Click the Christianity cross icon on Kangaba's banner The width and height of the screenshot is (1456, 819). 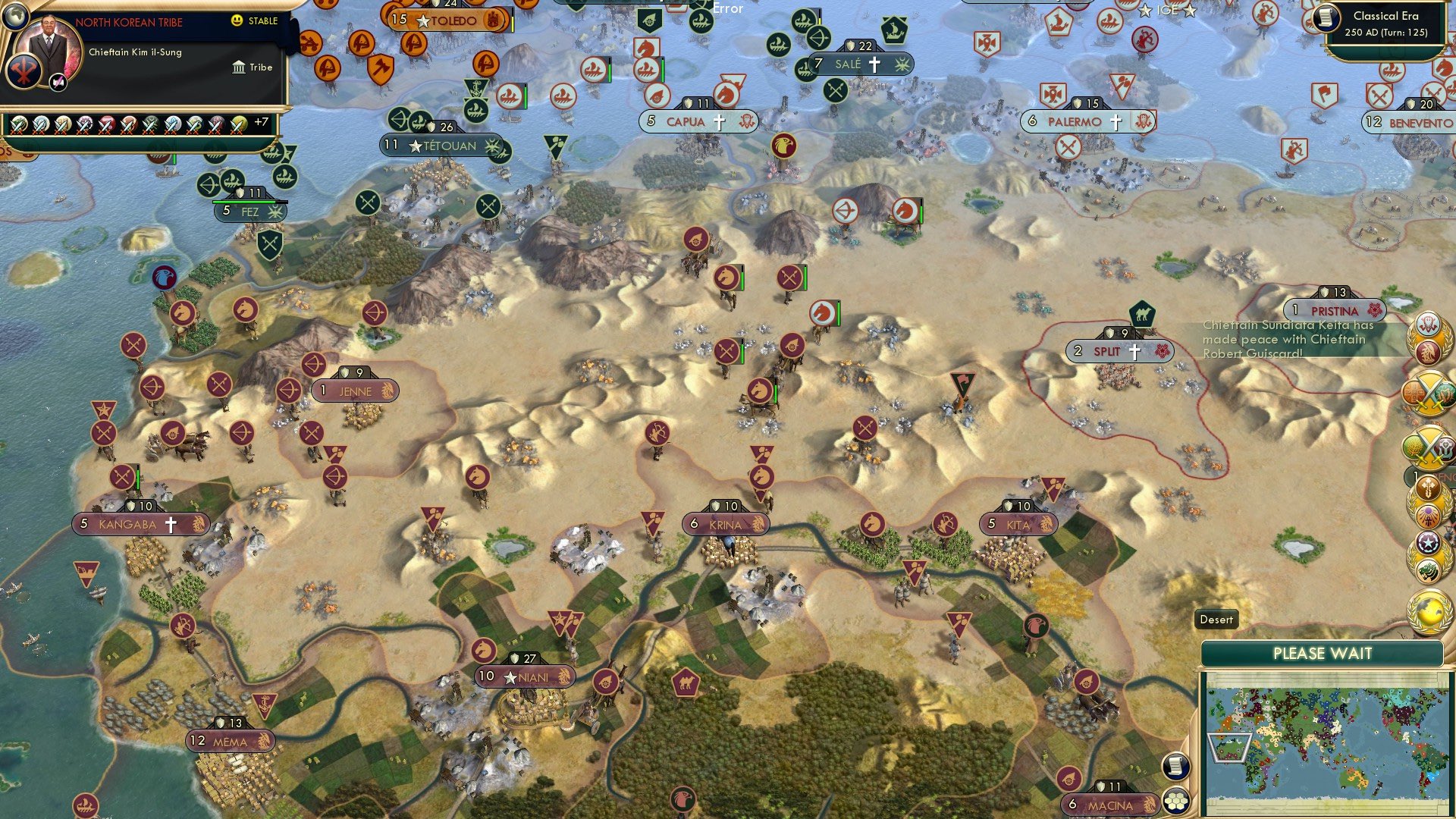coord(171,523)
